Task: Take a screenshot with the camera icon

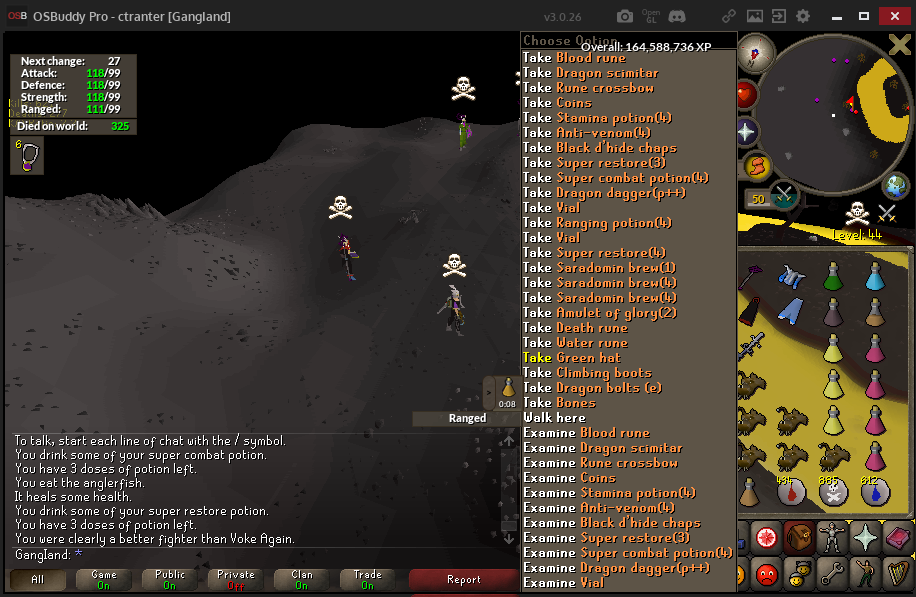Action: pos(625,16)
